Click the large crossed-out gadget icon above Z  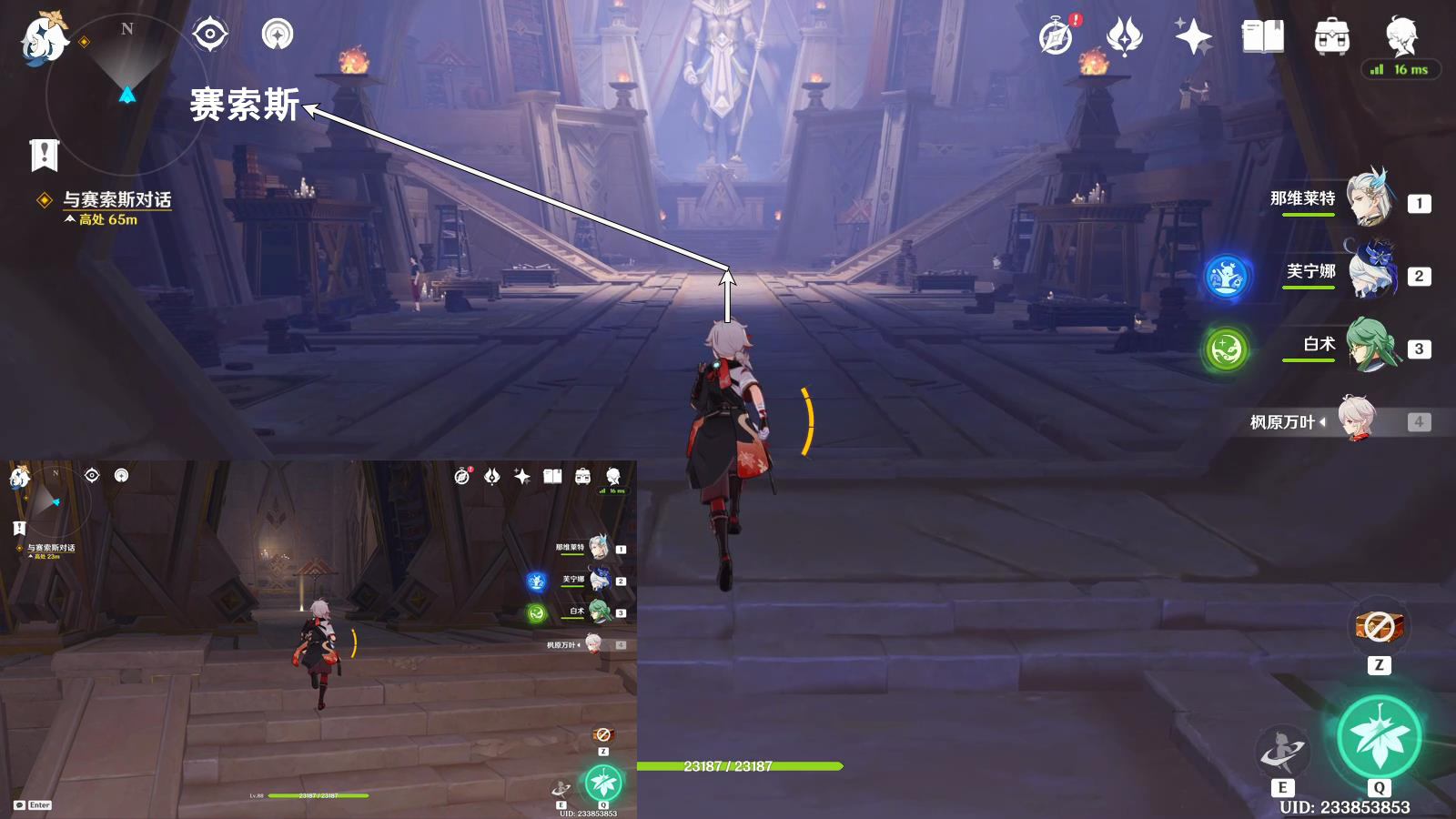tap(1379, 627)
